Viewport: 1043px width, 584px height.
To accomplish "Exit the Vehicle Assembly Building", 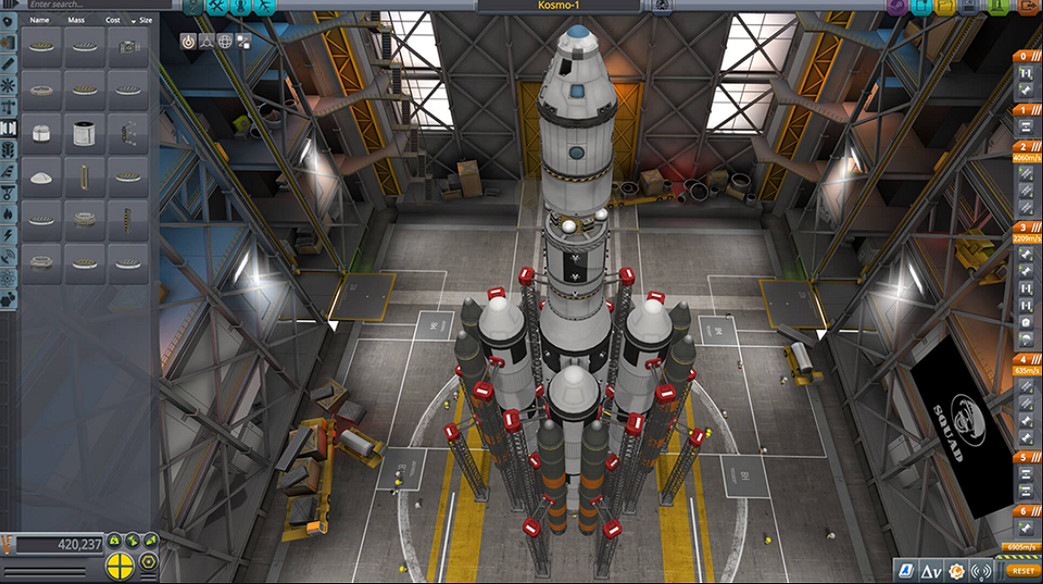I will [x=1024, y=7].
